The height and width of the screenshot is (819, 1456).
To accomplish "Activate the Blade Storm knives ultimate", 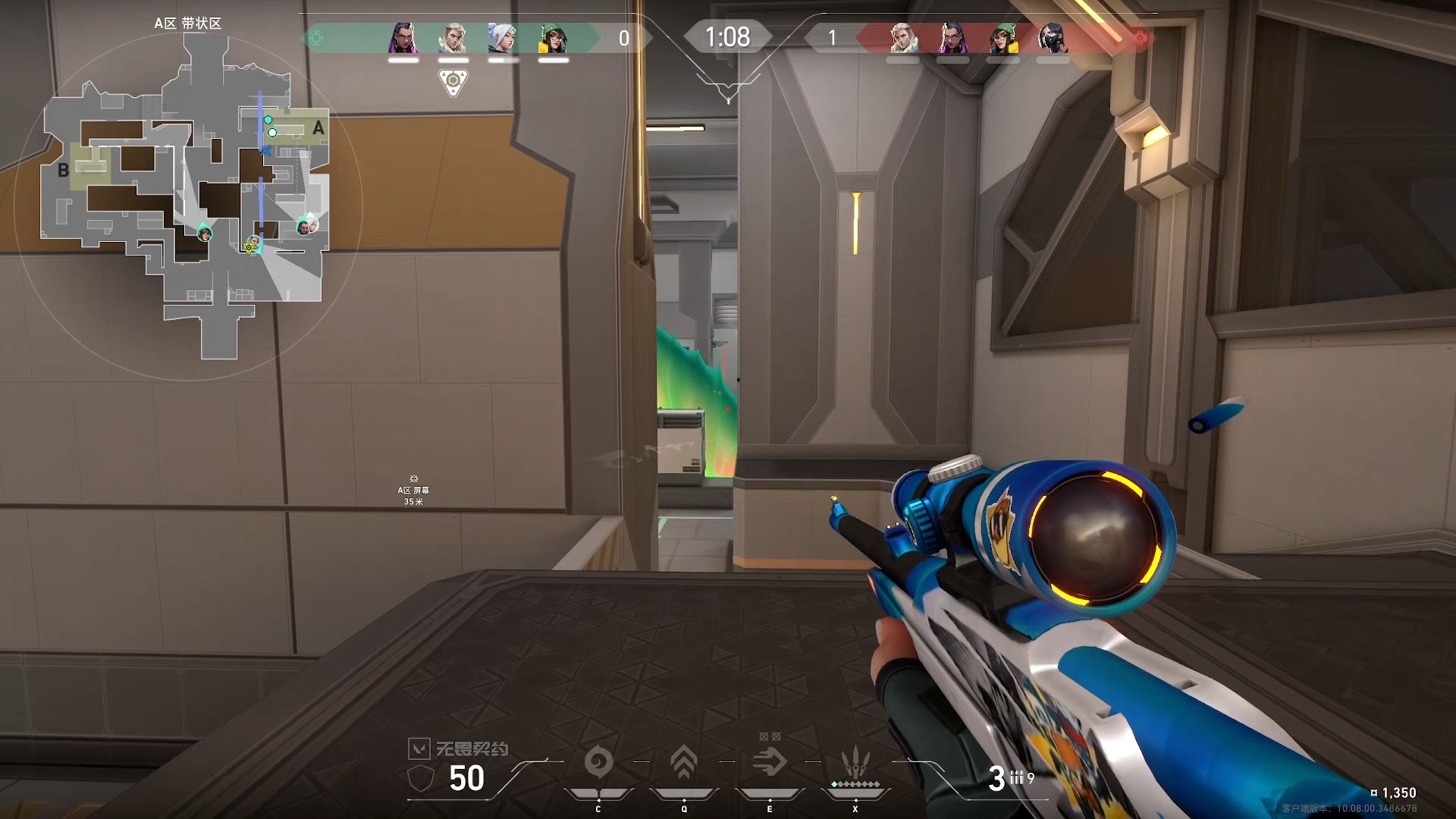I will point(855,761).
